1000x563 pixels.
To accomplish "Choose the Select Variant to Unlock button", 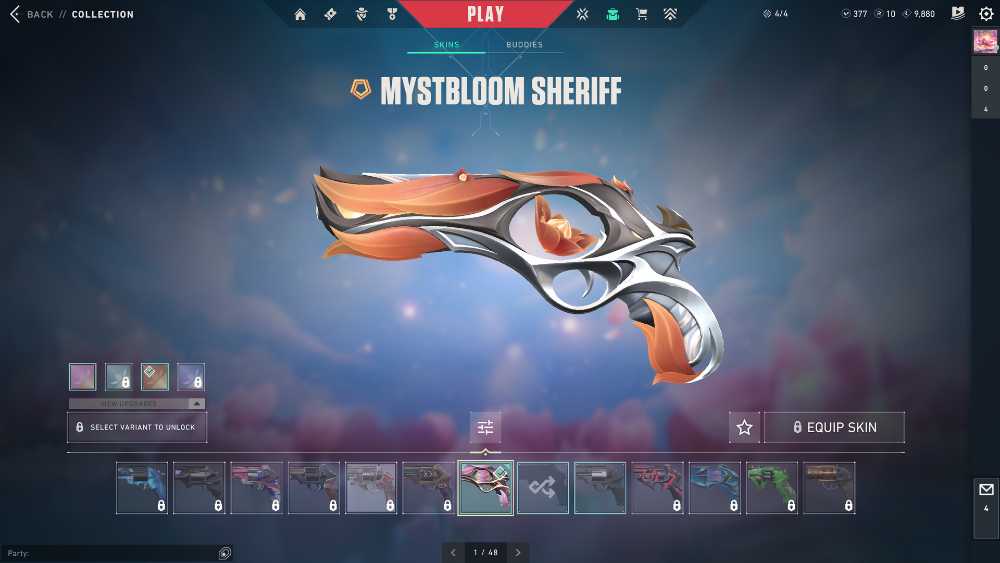I will click(x=137, y=427).
